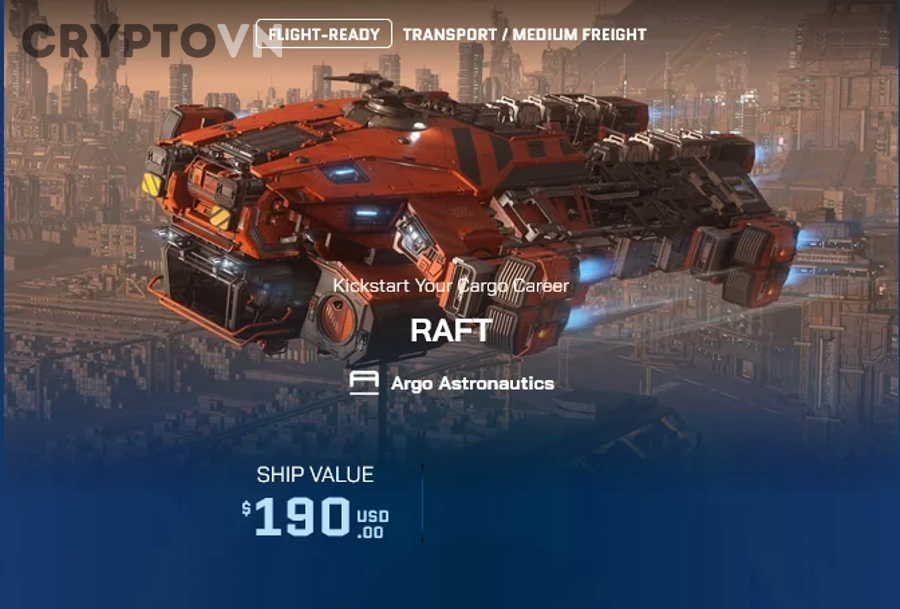Click the FLIGHT-READY status badge
Image resolution: width=900 pixels, height=609 pixels.
(324, 35)
